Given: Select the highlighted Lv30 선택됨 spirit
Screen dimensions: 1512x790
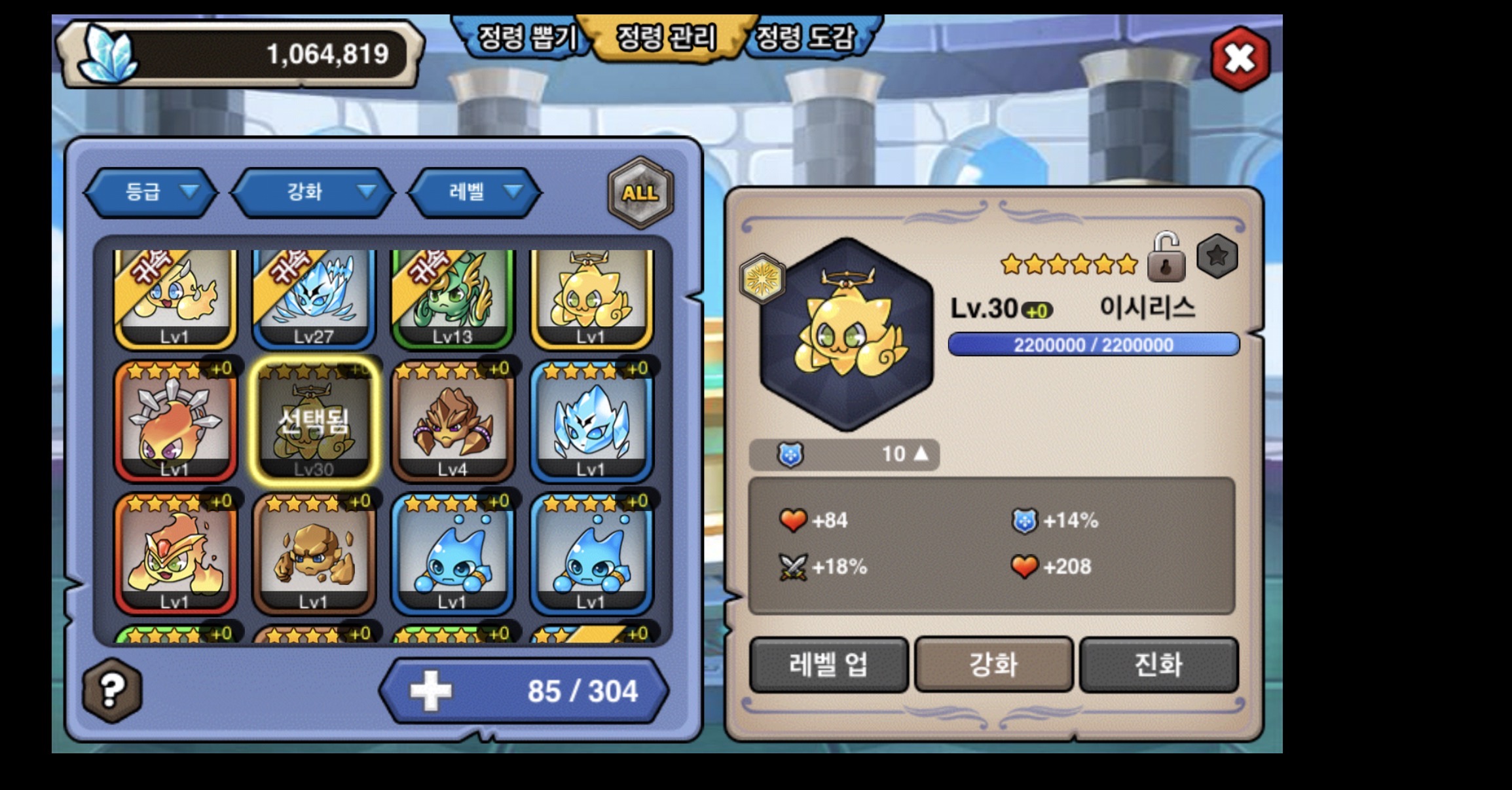Looking at the screenshot, I should (314, 423).
